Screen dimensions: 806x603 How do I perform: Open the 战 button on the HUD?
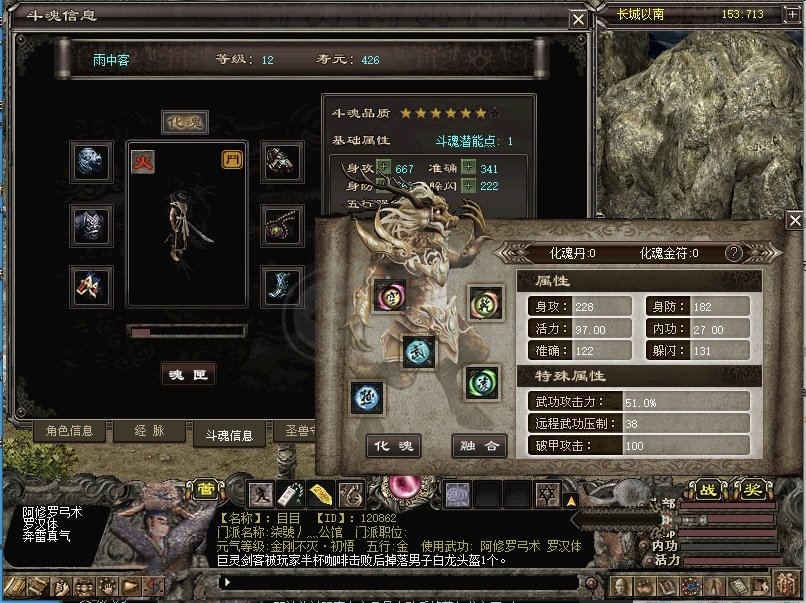[708, 490]
